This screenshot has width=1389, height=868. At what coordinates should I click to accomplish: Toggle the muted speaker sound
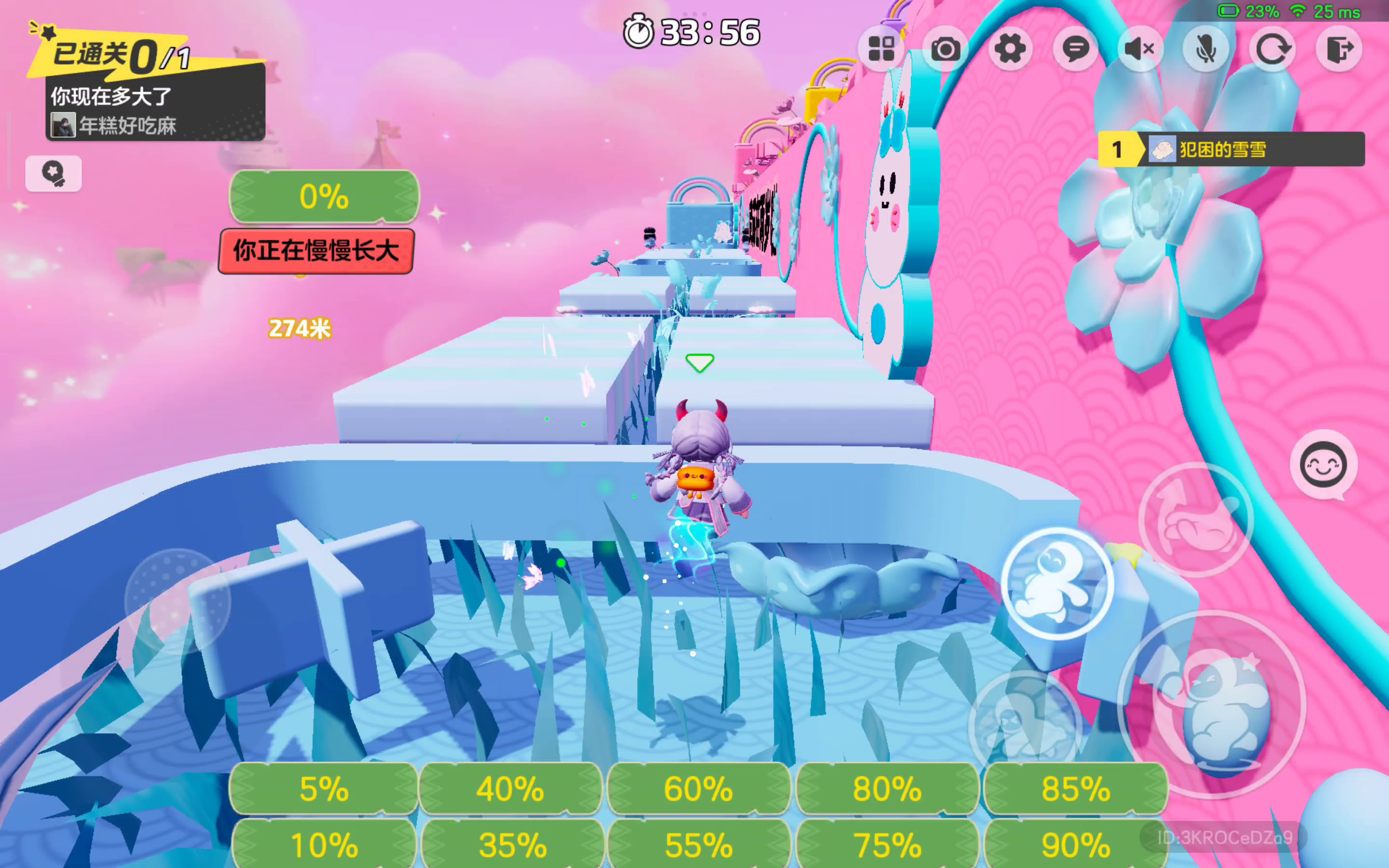[x=1141, y=49]
